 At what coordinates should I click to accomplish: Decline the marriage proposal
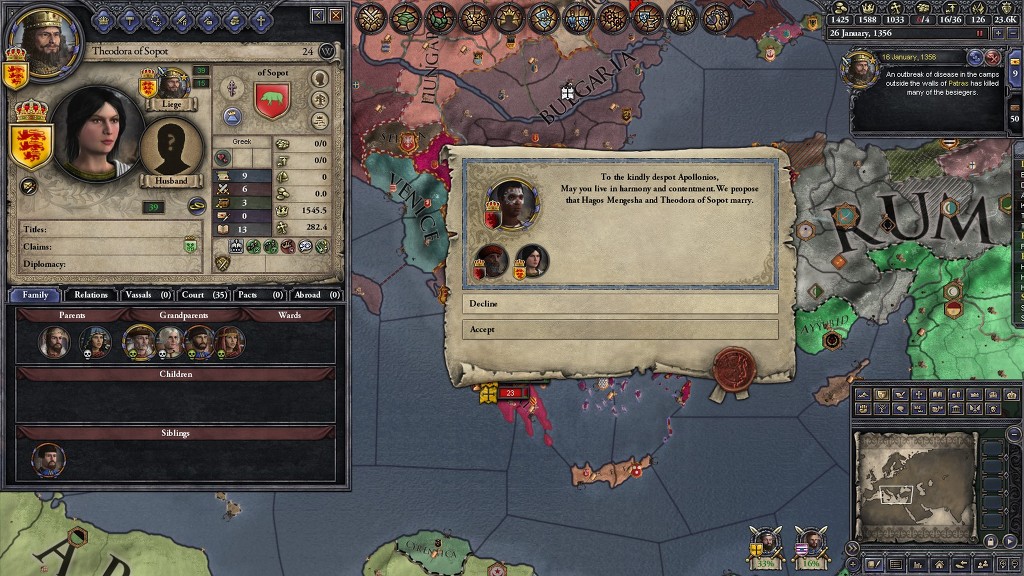pyautogui.click(x=619, y=303)
